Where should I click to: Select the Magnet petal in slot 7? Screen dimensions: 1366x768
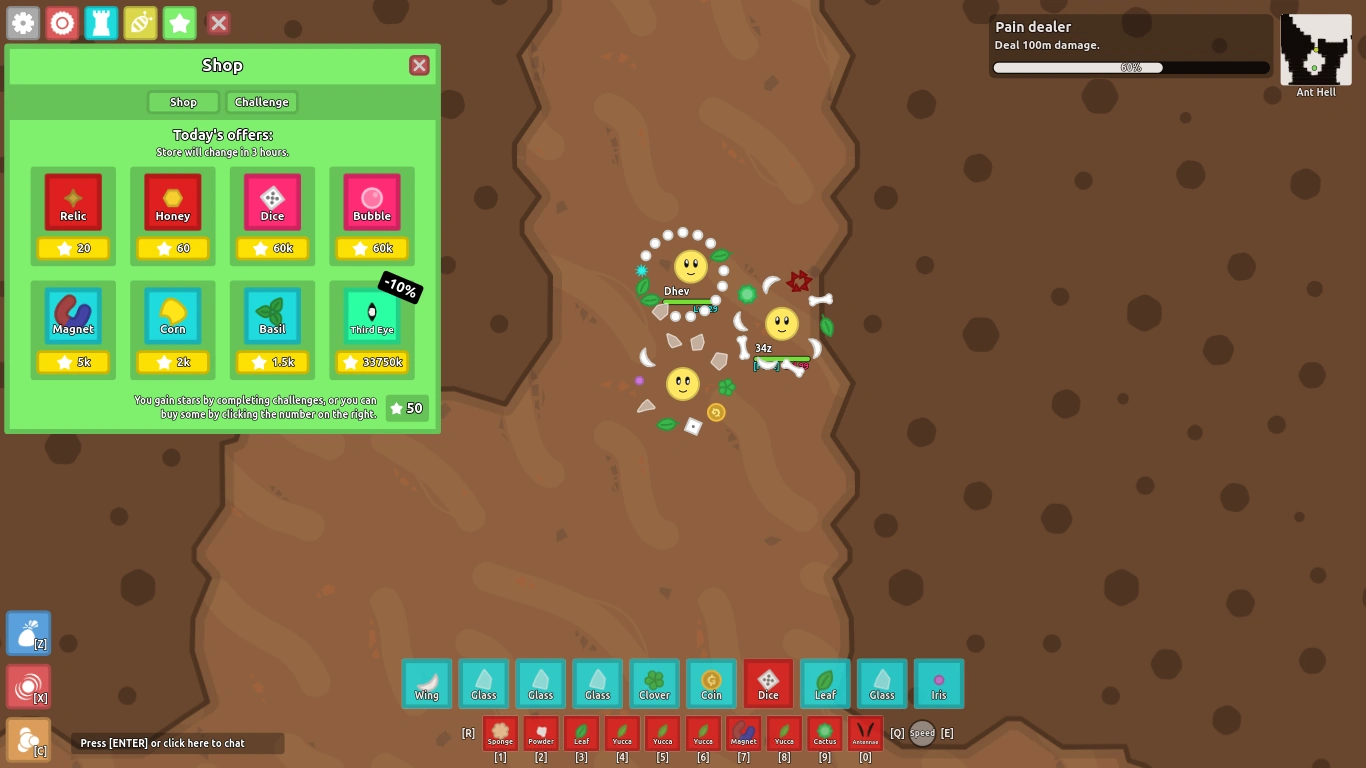(743, 733)
